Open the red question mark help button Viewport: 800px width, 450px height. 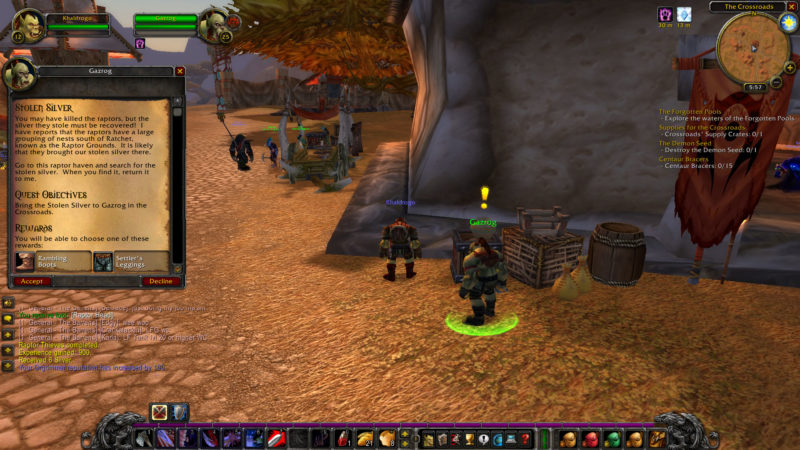pyautogui.click(x=526, y=439)
